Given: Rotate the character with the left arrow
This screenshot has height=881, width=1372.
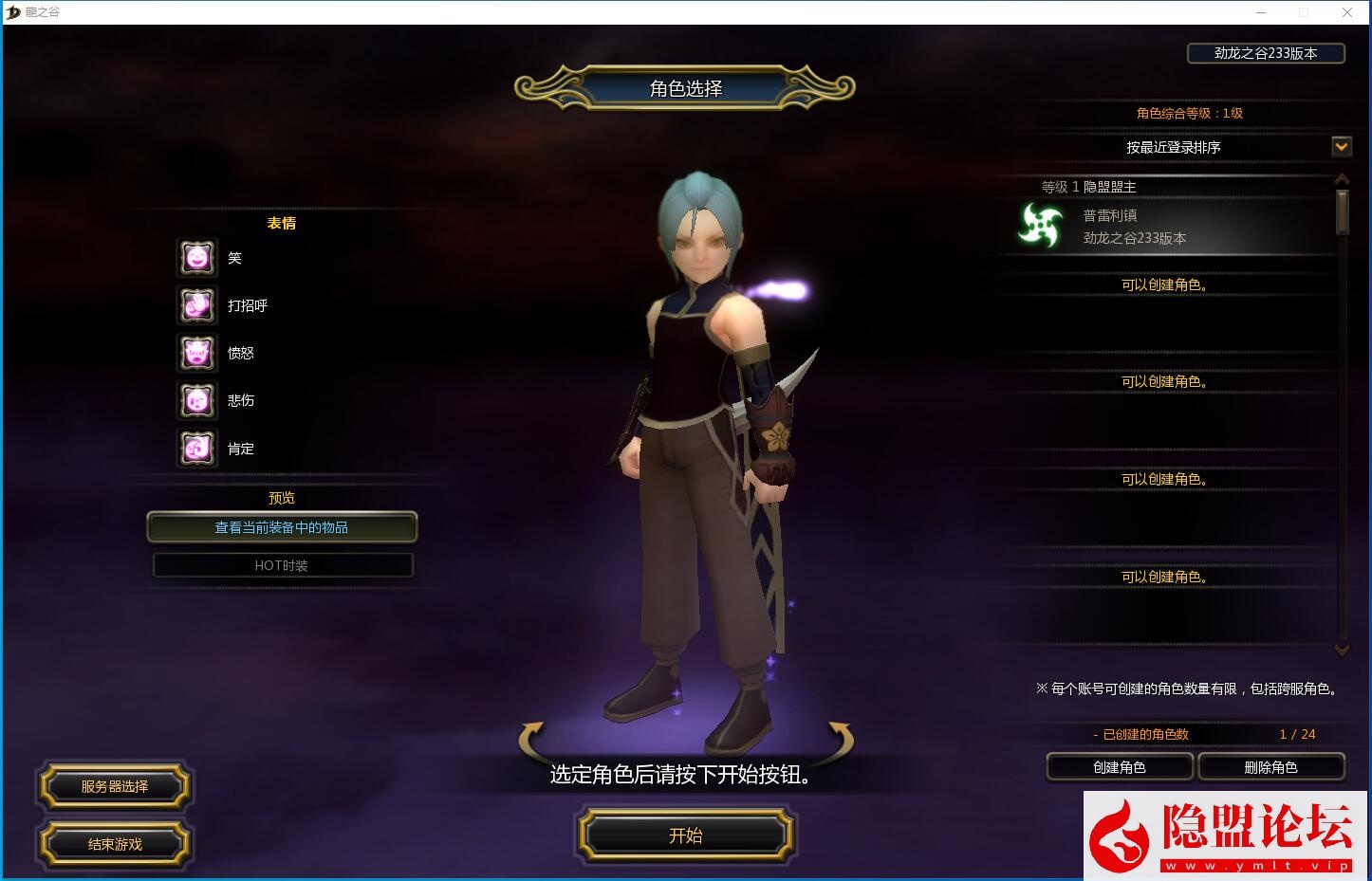Looking at the screenshot, I should click(531, 738).
